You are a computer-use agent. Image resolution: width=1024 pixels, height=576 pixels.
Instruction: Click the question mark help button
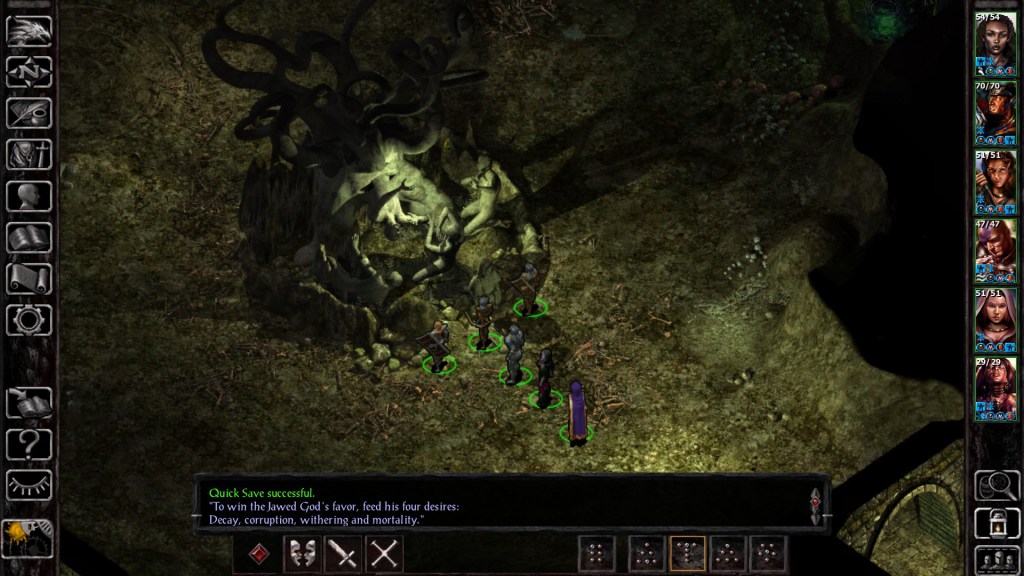[x=28, y=443]
